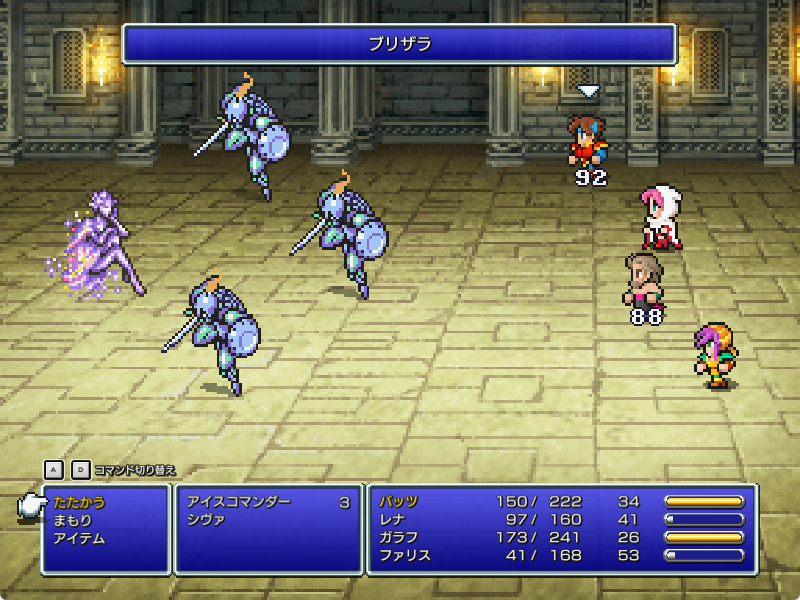Choose the たたかう attack command
Viewport: 800px width, 600px height.
coord(80,502)
